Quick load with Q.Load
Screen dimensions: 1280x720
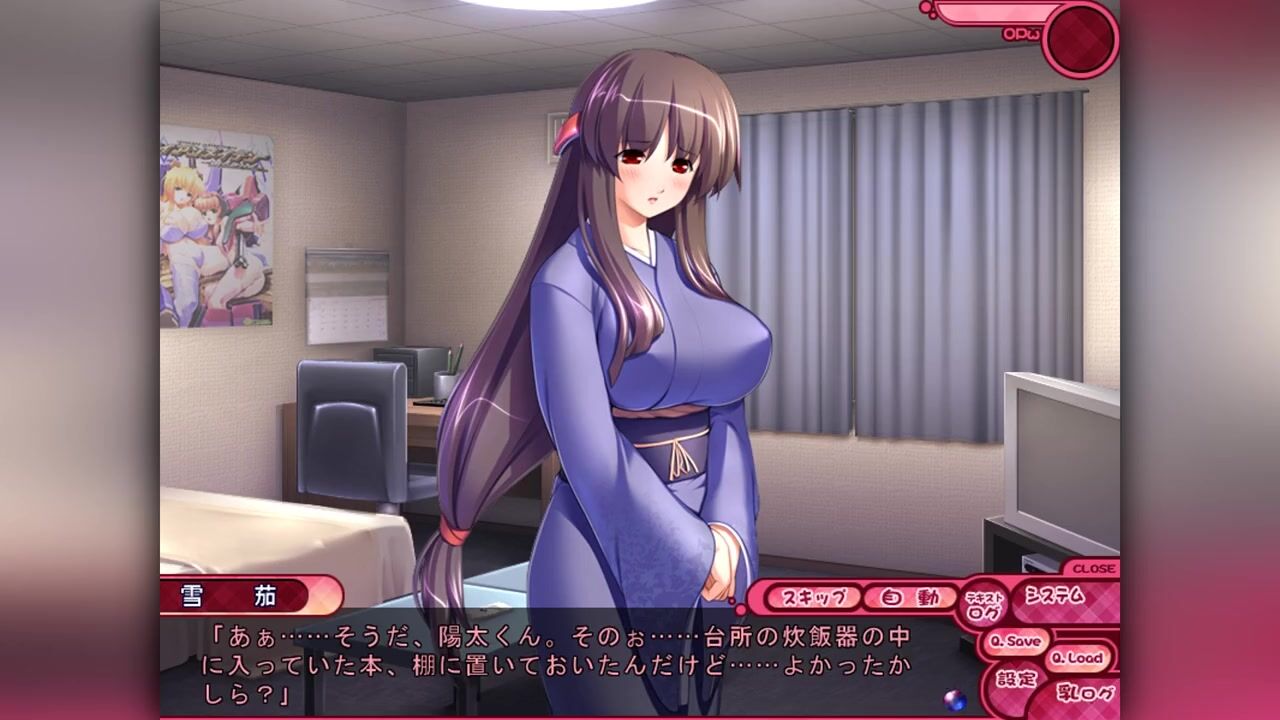[x=1077, y=658]
